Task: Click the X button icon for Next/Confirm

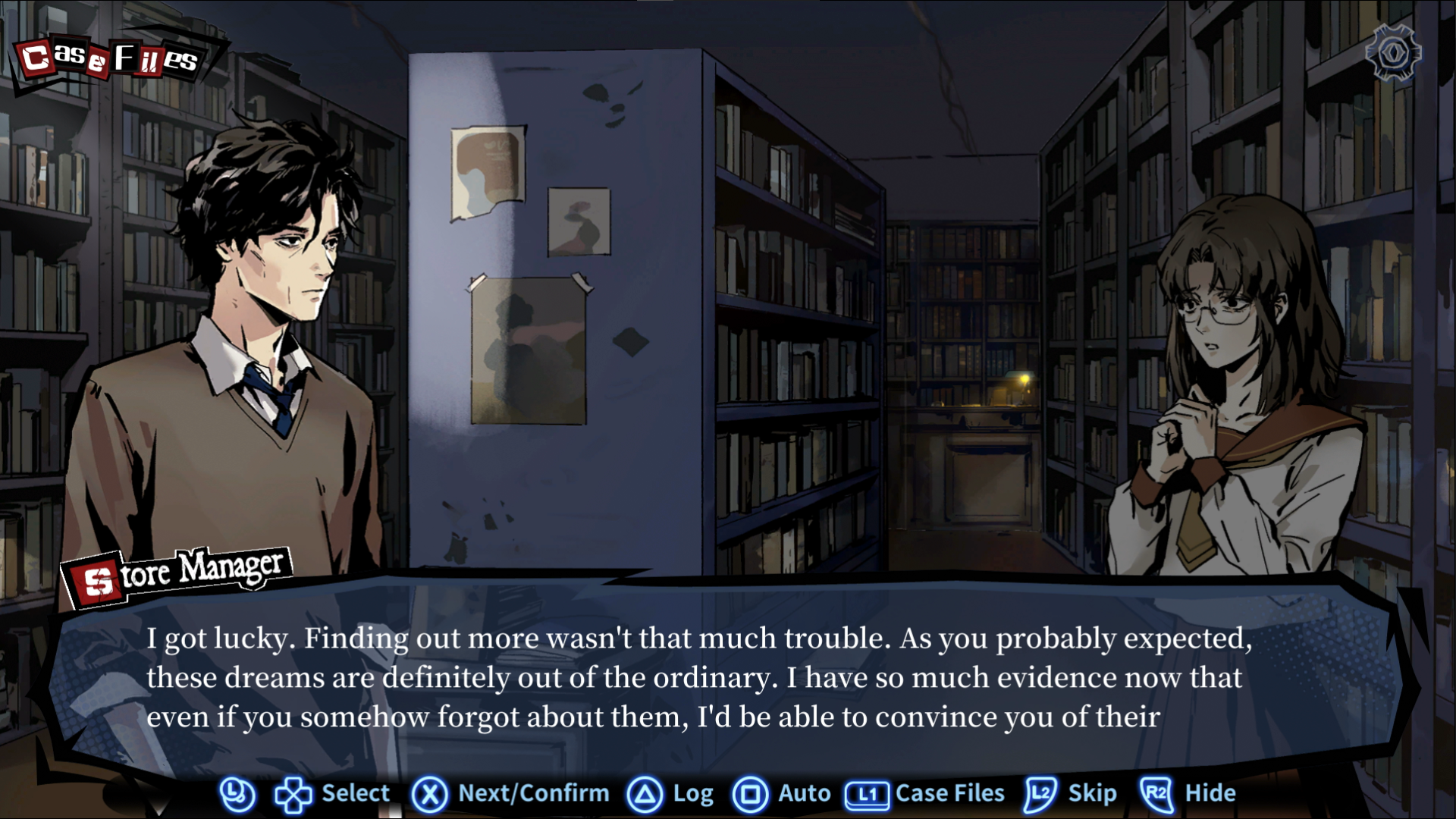Action: pyautogui.click(x=429, y=793)
